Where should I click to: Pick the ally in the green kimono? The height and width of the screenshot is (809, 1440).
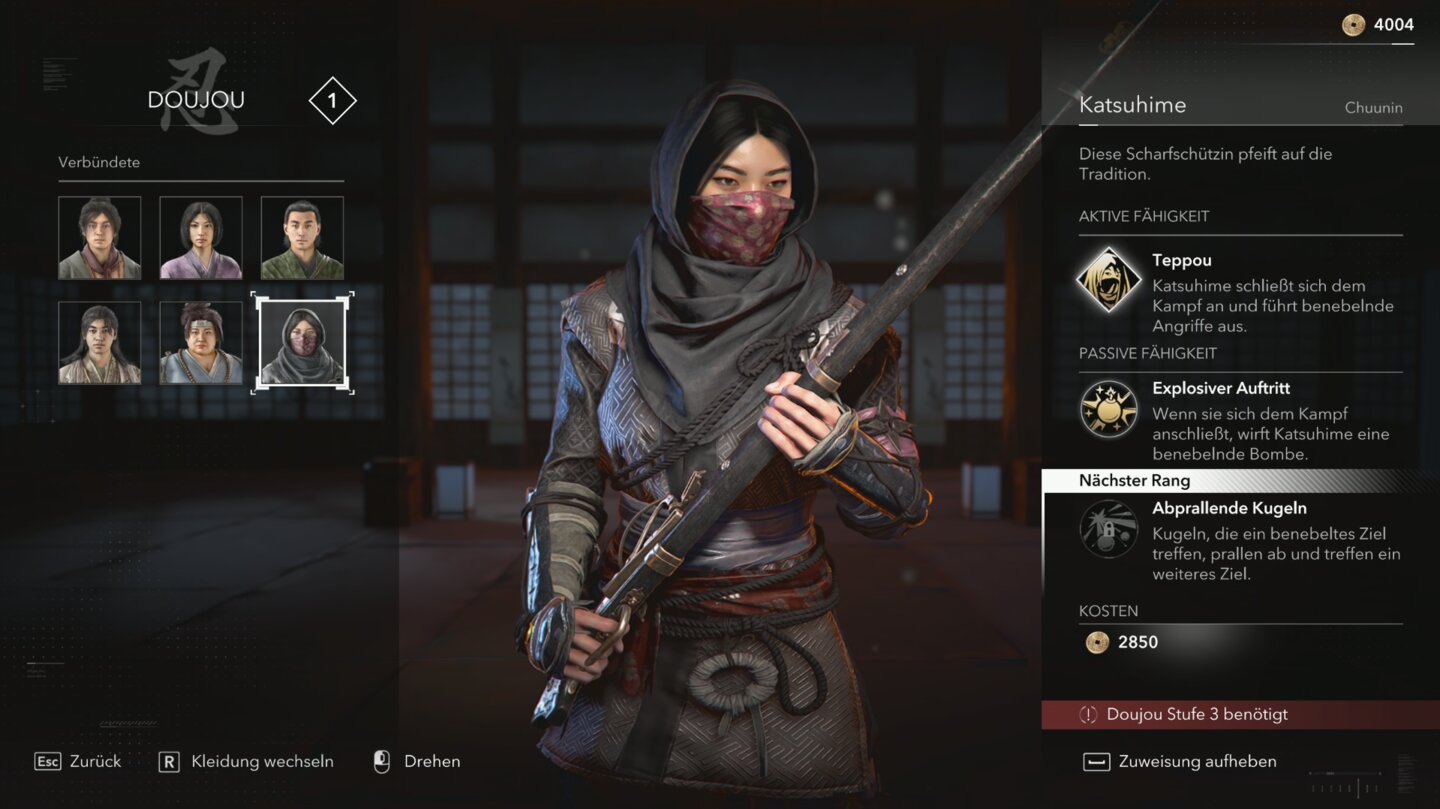[302, 237]
